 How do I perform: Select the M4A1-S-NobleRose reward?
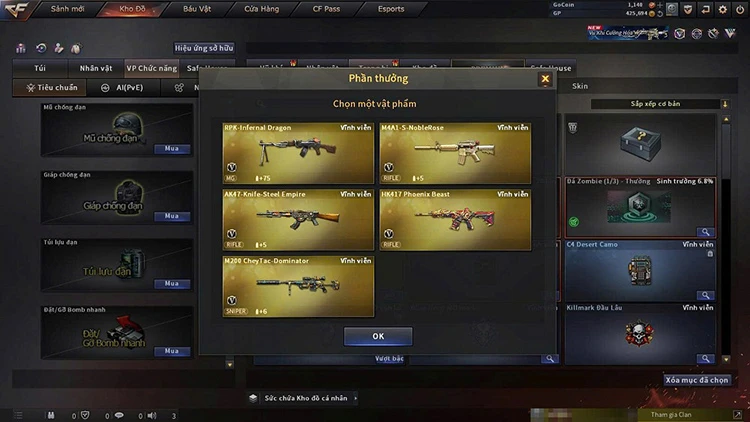(455, 155)
